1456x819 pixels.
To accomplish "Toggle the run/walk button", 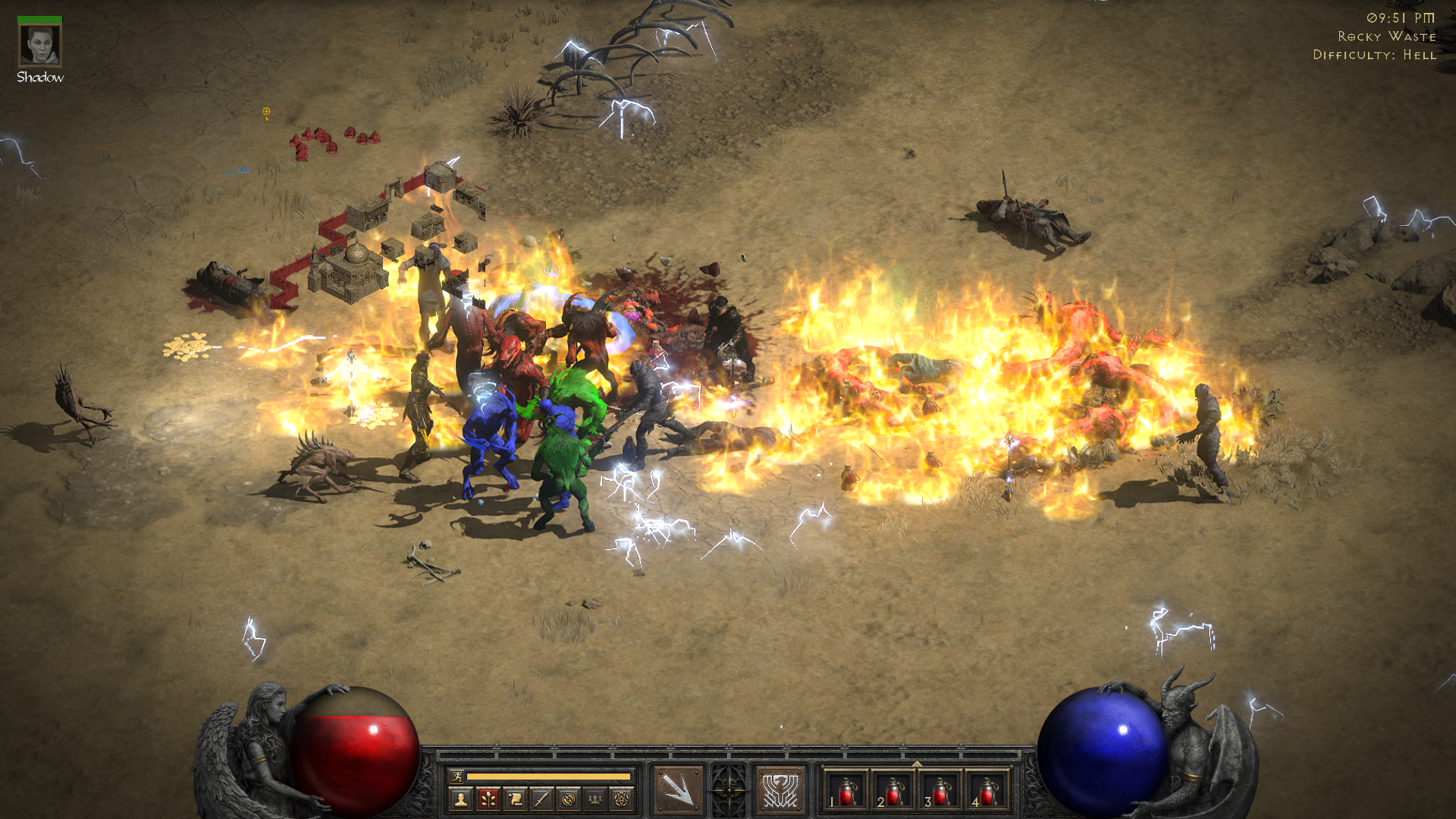I will 457,776.
